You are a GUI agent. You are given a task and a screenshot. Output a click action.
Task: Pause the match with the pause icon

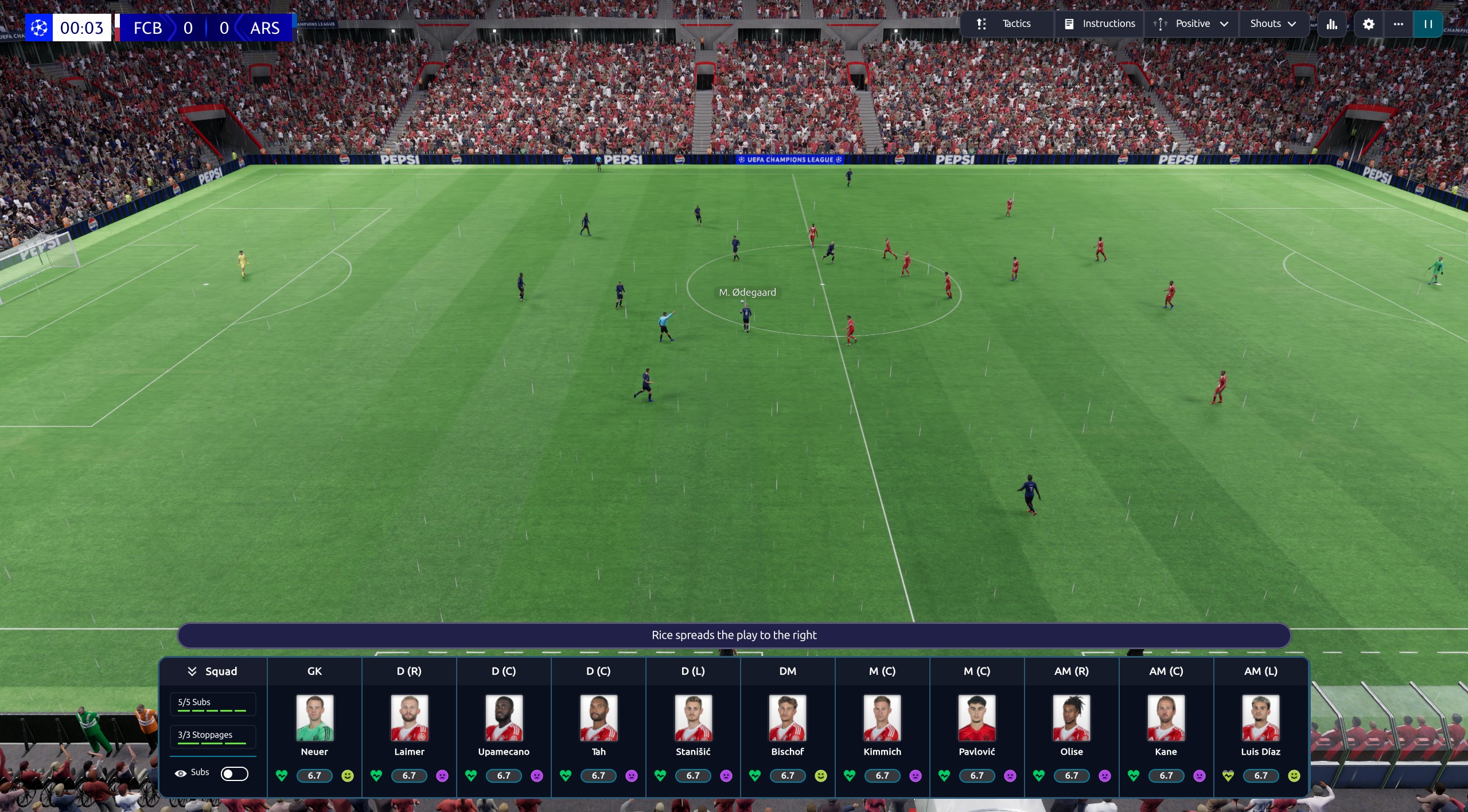click(x=1428, y=24)
